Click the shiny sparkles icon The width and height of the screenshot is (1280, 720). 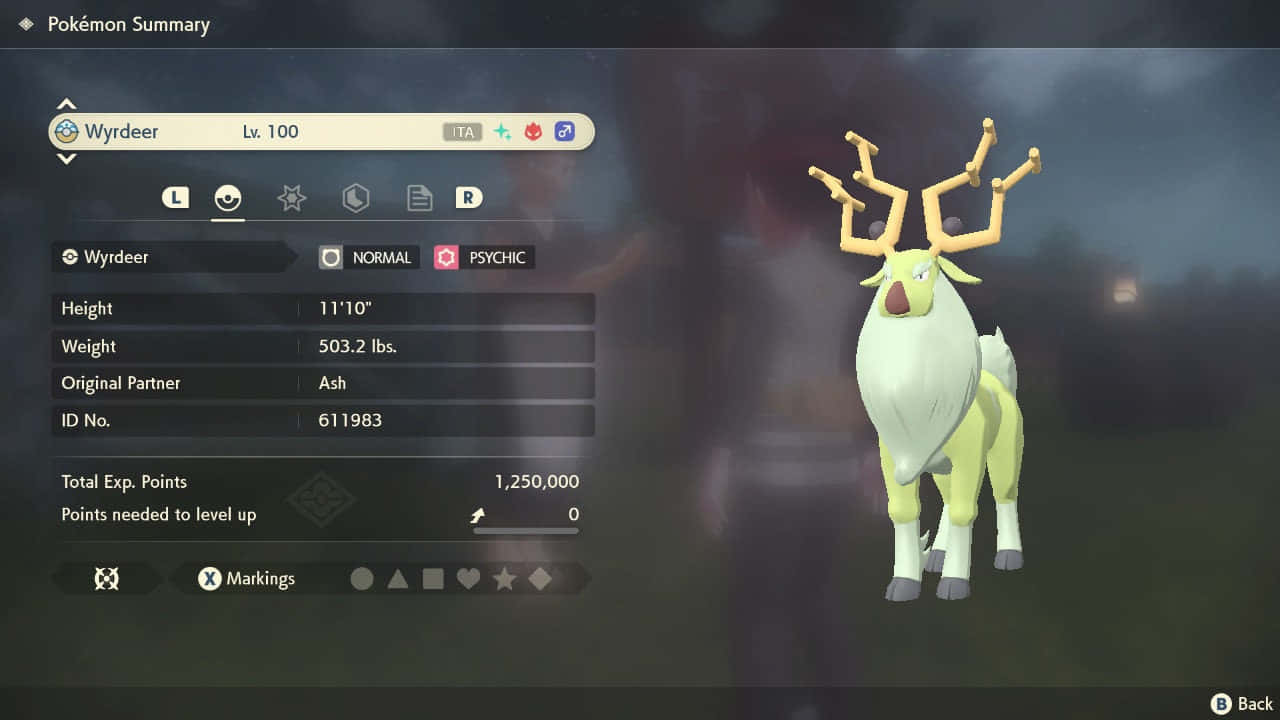pos(502,131)
